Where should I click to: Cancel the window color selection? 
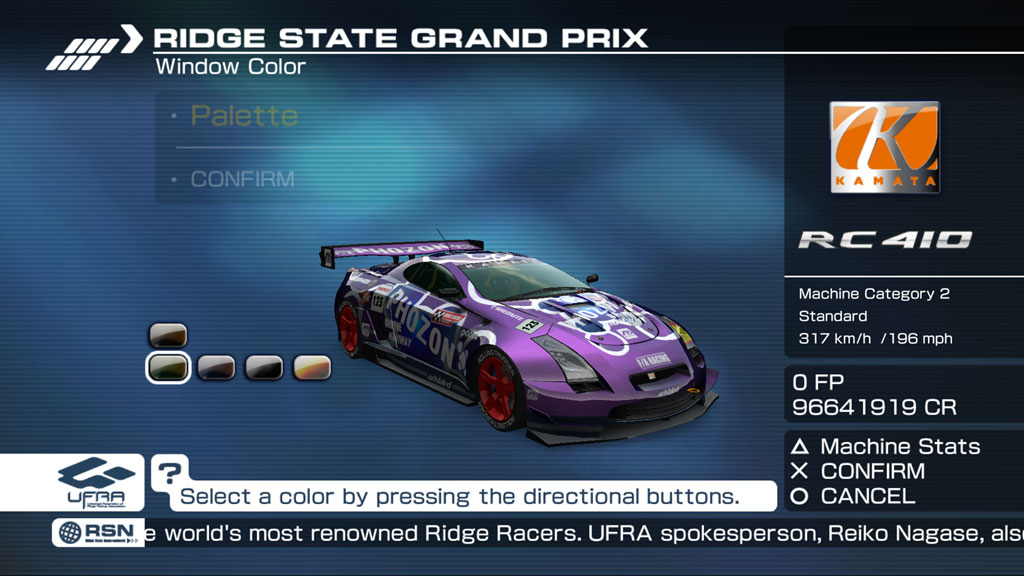click(866, 496)
